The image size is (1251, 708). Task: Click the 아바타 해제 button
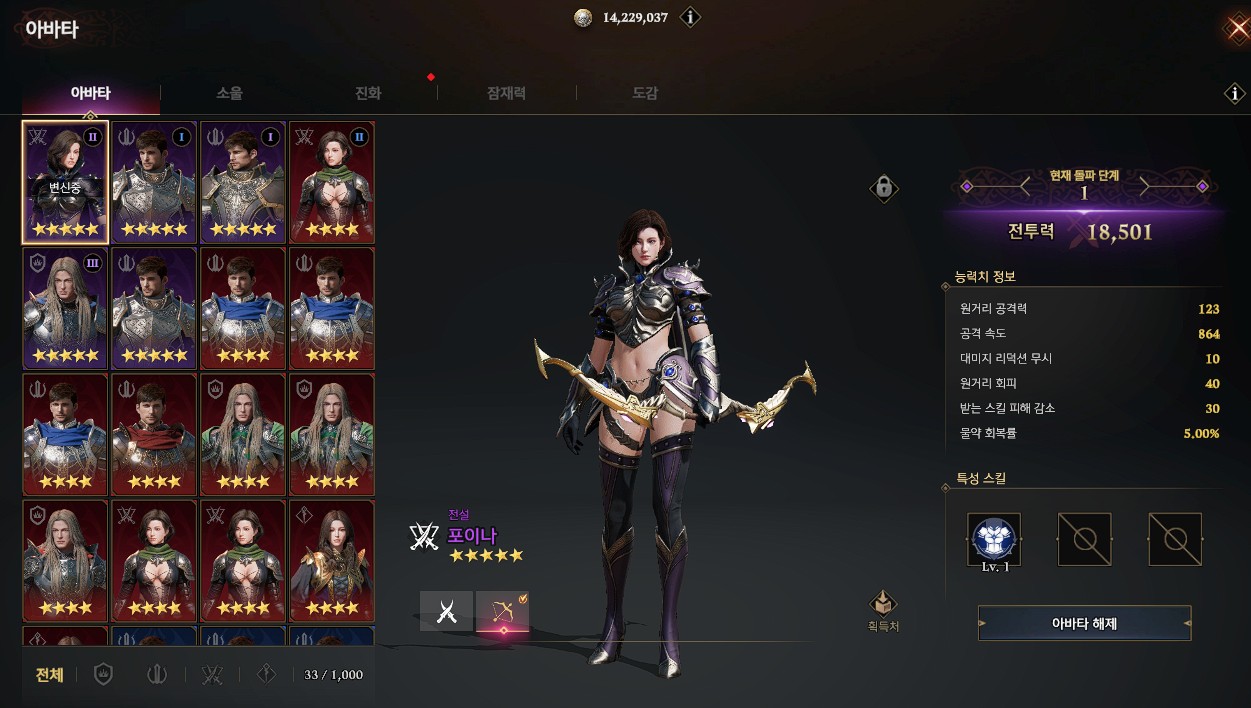1084,623
